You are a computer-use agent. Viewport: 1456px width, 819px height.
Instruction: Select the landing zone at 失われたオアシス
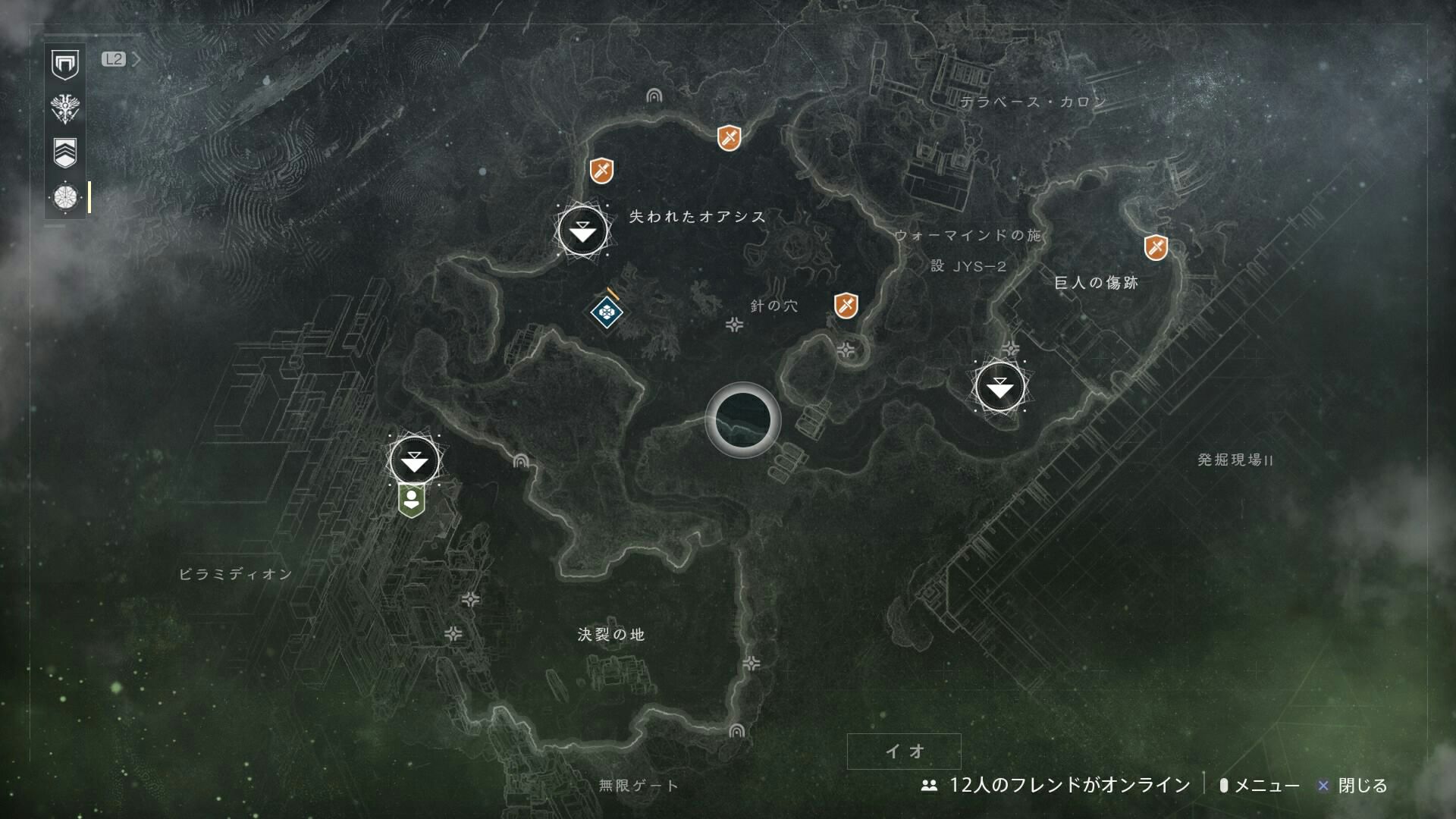click(582, 231)
